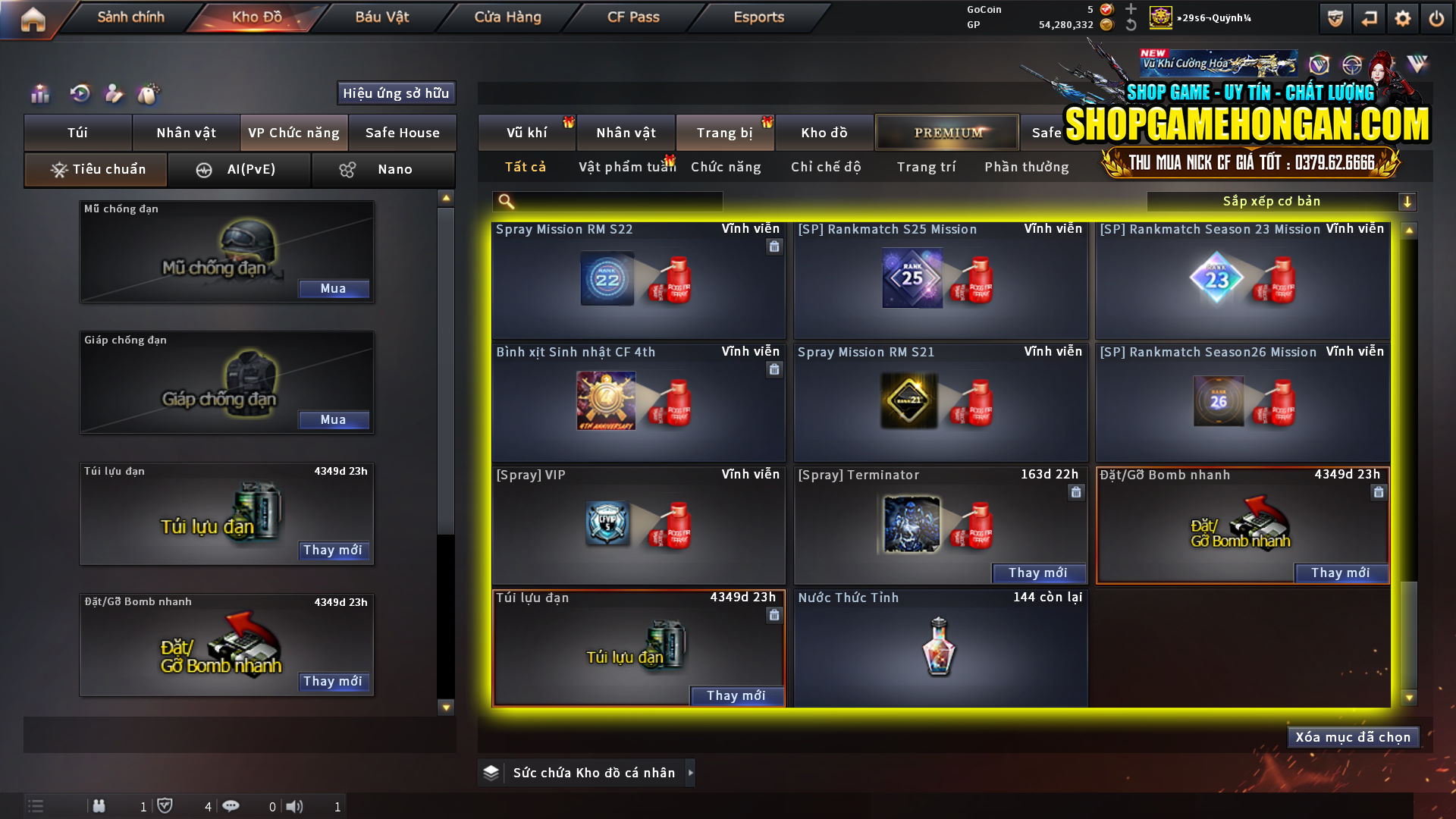Open friends list icon in the bottom status bar
The image size is (1456, 819).
click(x=99, y=806)
